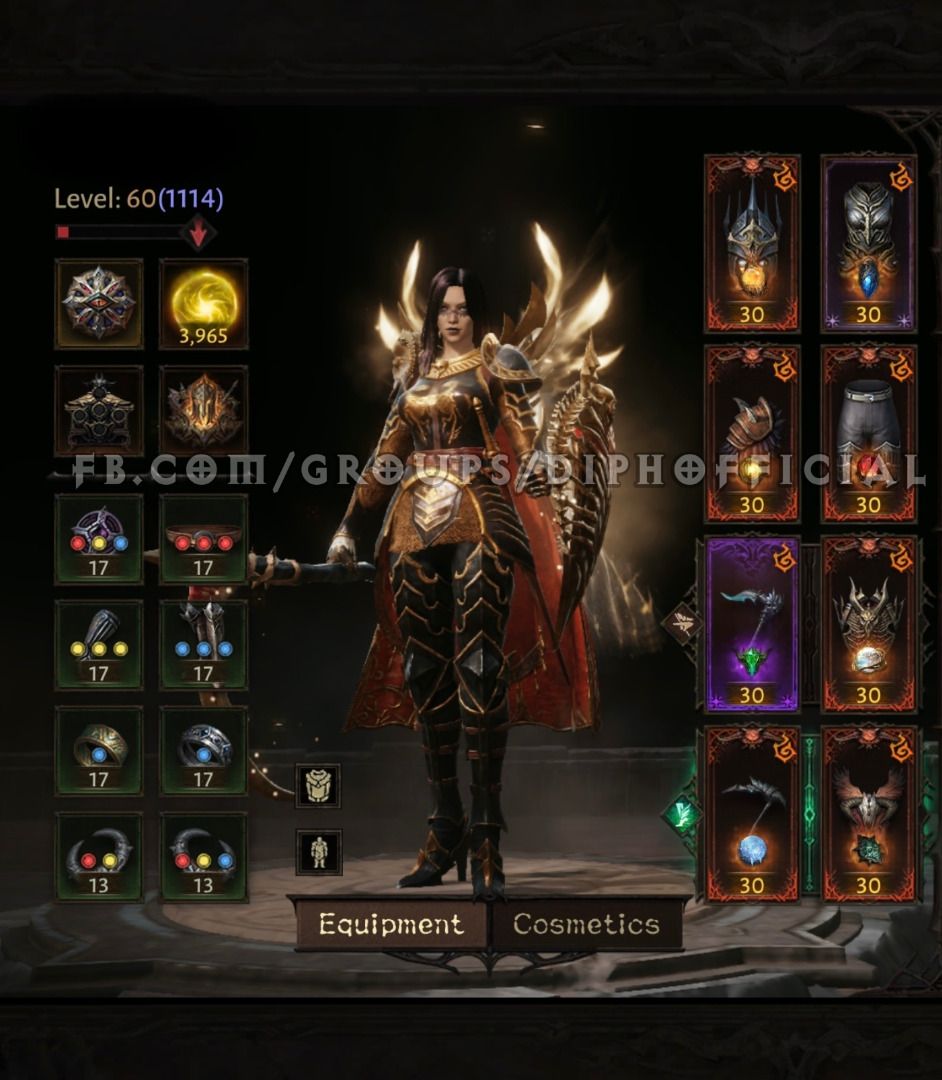942x1080 pixels.
Task: Open the eye emblem icon under Level
Action: click(98, 304)
